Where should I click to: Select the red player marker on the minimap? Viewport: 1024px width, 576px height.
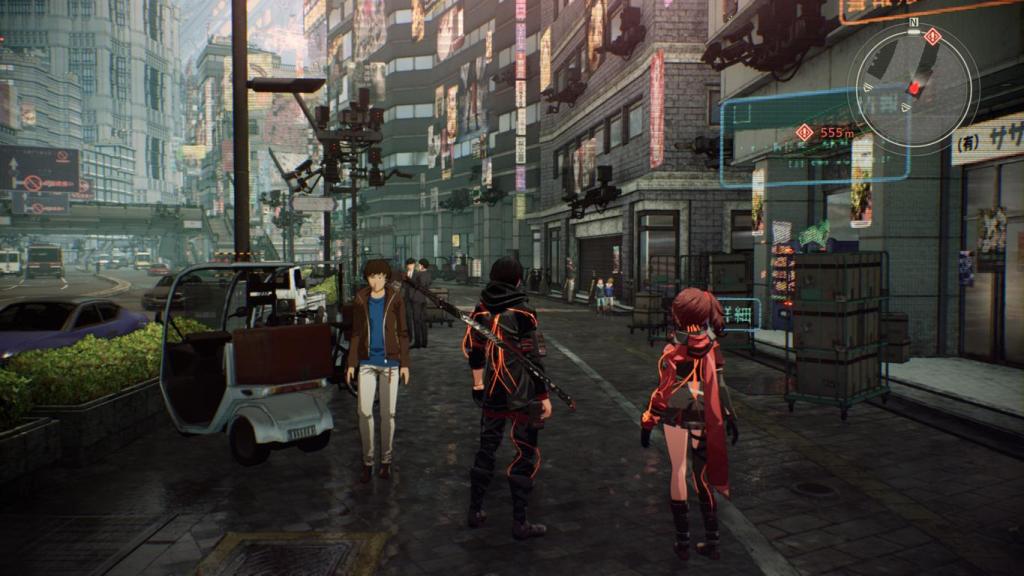[914, 87]
